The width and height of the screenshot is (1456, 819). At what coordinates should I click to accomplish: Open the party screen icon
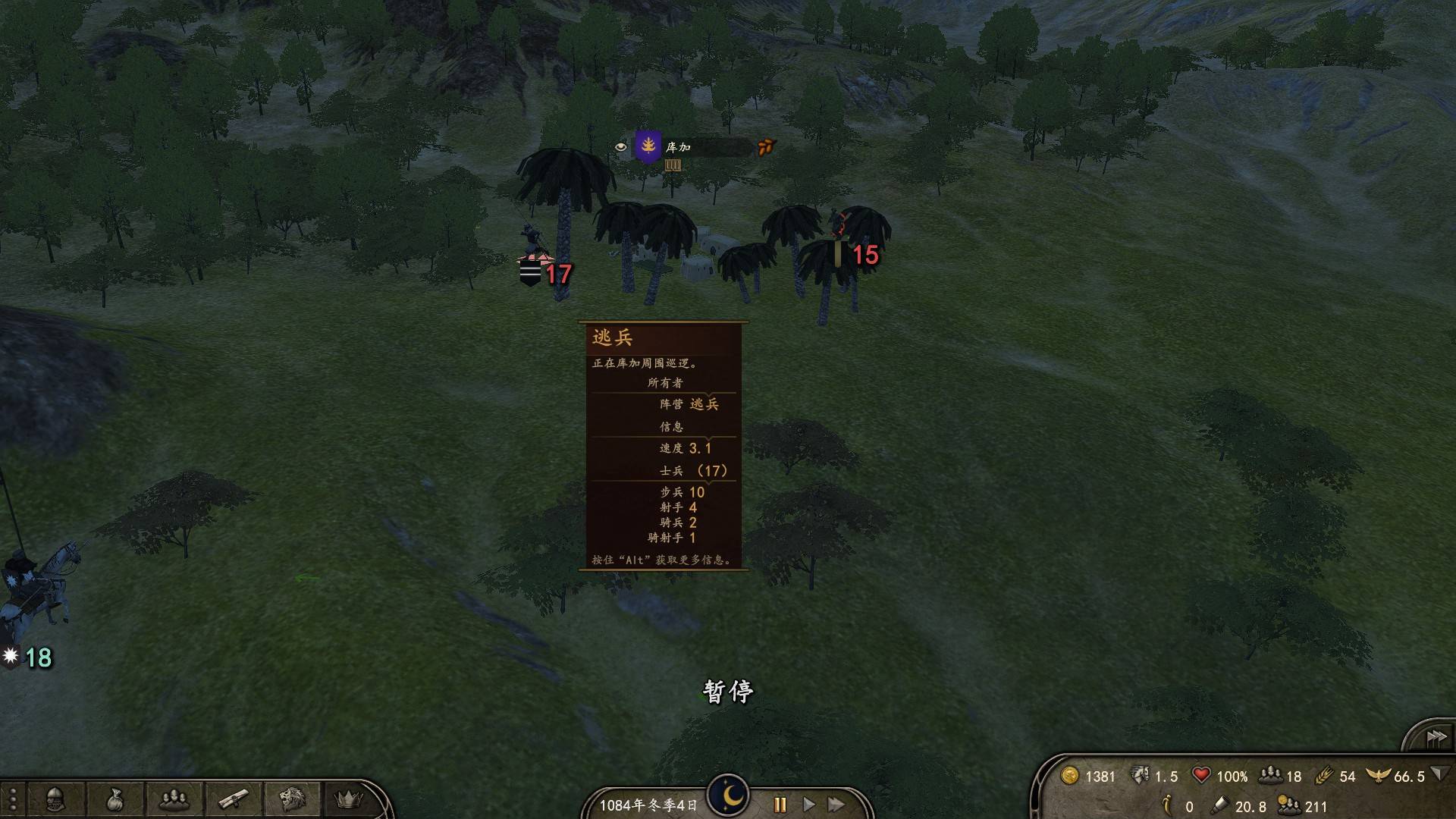pyautogui.click(x=174, y=799)
